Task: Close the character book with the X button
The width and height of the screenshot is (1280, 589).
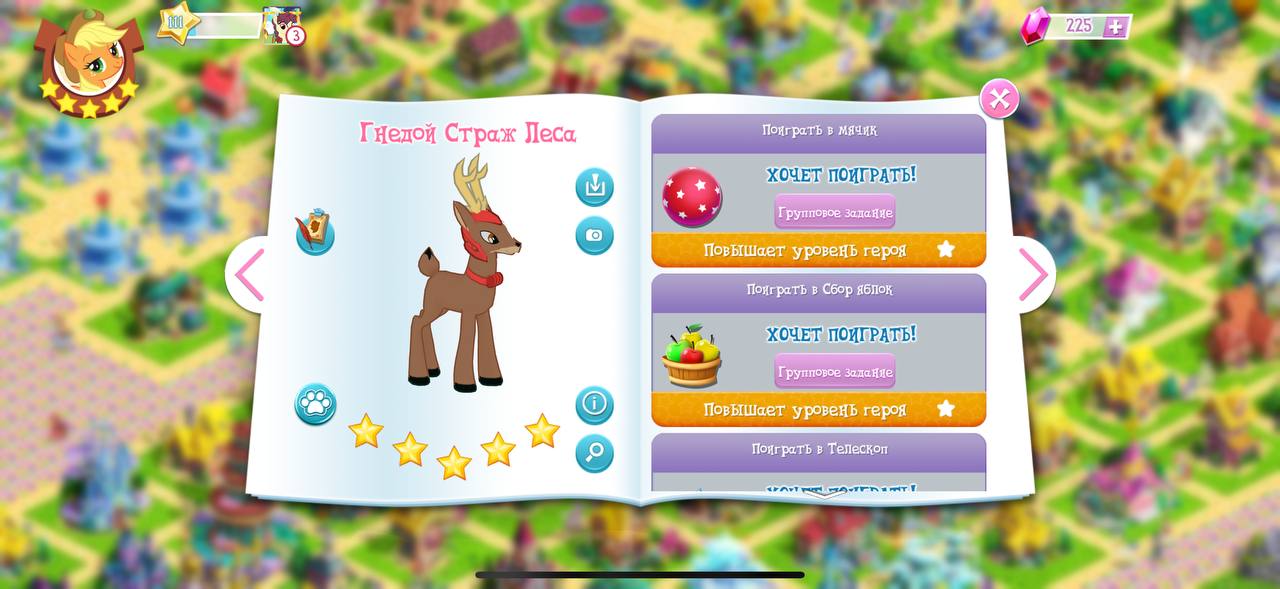Action: (999, 99)
